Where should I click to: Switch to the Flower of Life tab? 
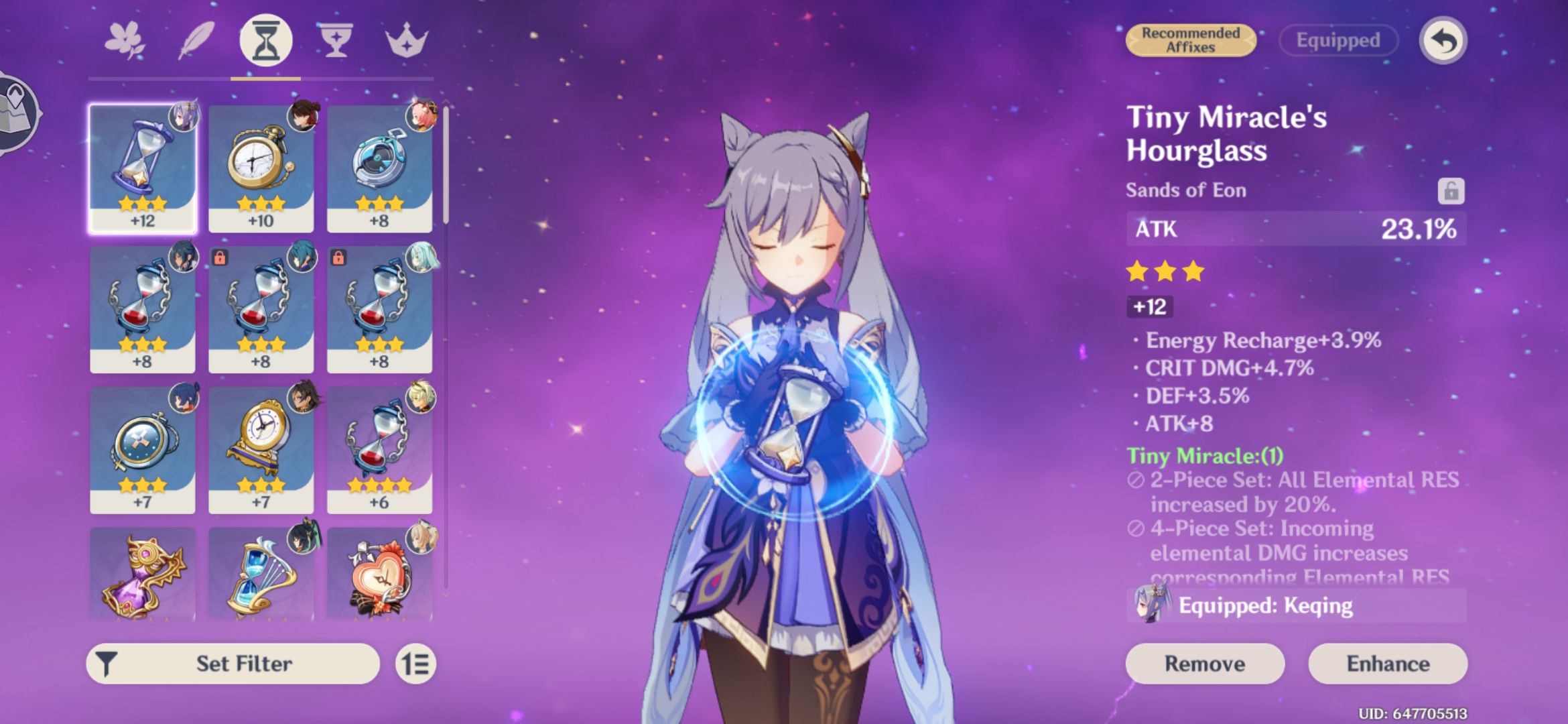pos(126,41)
